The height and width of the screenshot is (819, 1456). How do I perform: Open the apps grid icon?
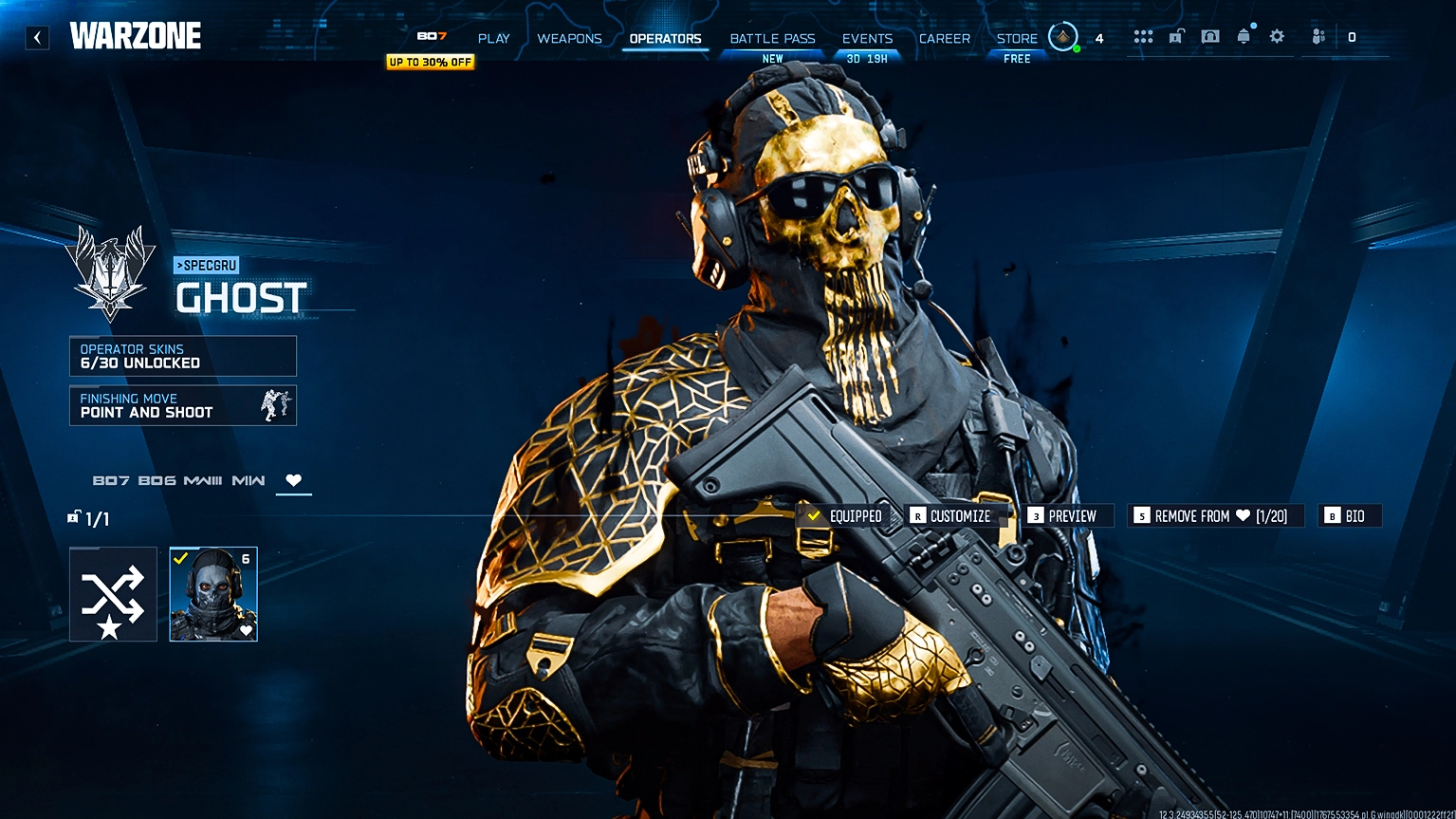coord(1143,36)
